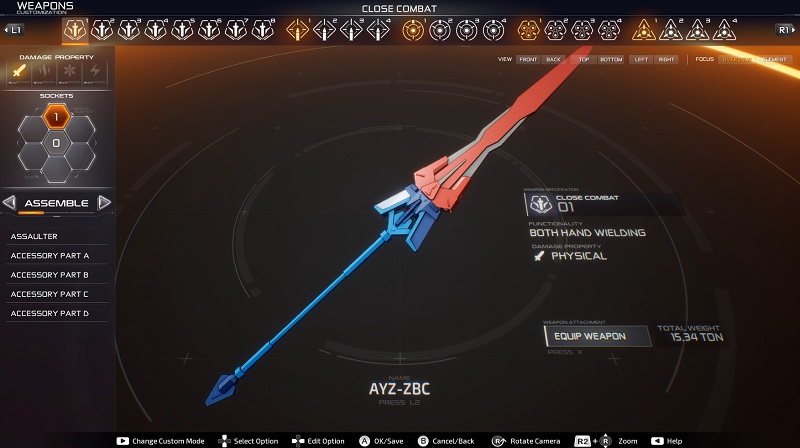
Task: Switch to Bottom view
Action: 610,60
